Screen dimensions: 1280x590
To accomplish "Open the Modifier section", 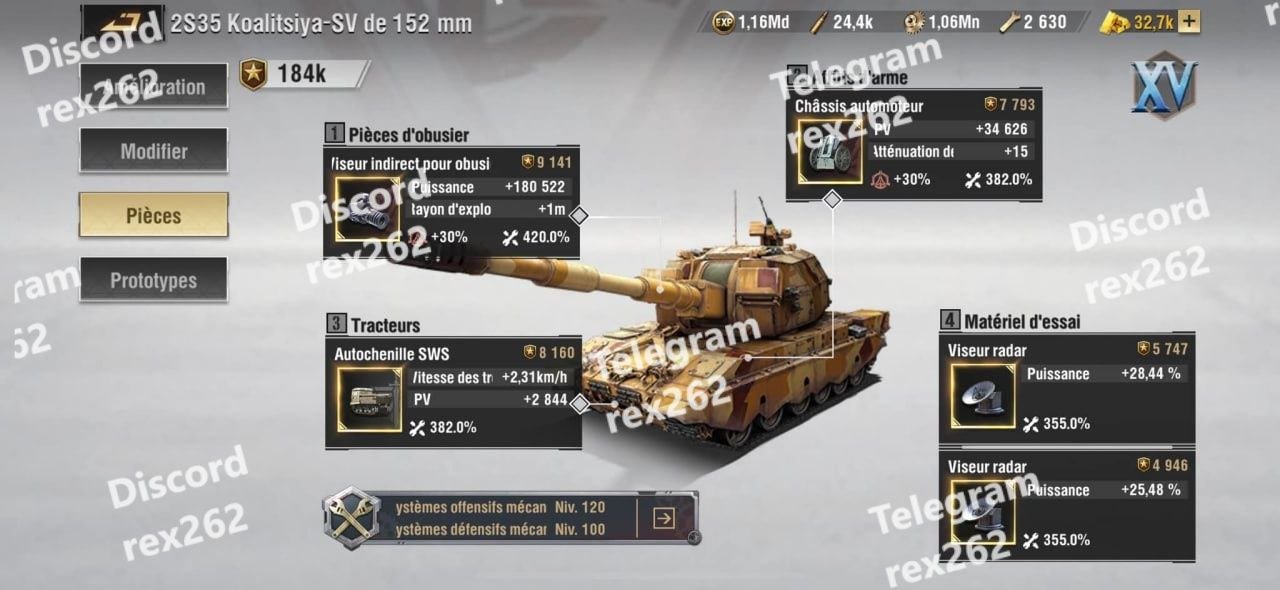I will click(154, 151).
